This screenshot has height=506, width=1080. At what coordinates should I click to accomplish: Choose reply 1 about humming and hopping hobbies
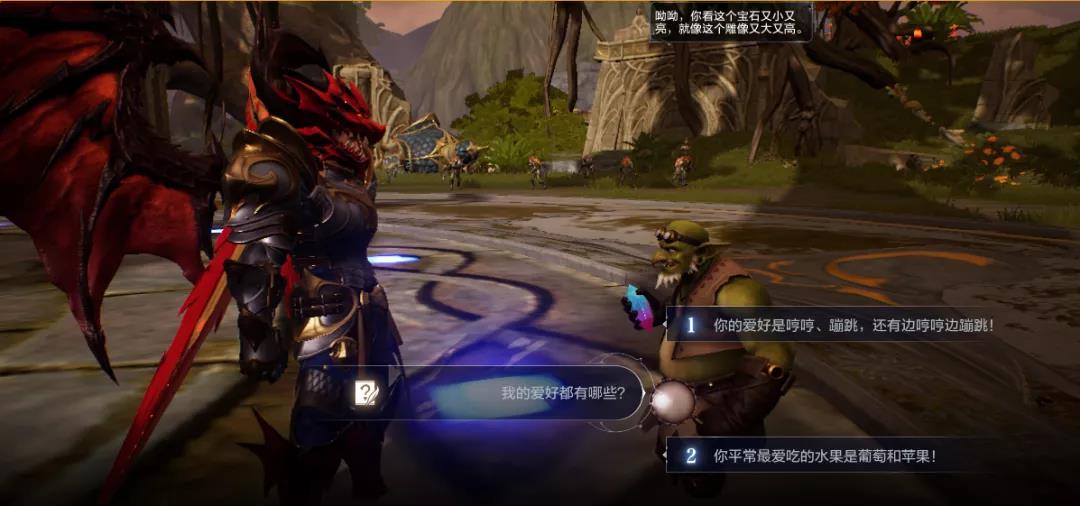[840, 325]
